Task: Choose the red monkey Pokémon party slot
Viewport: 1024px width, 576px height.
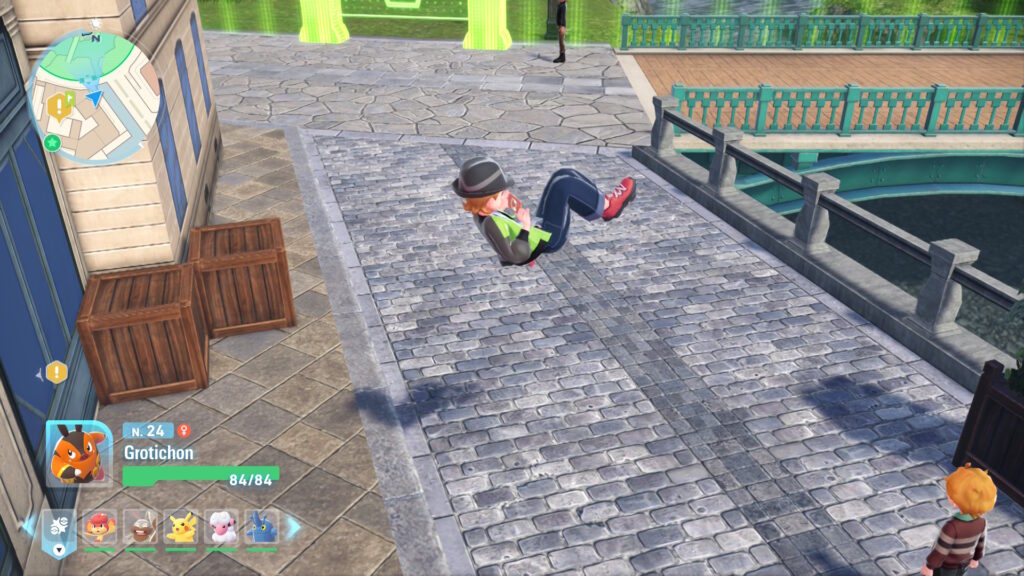Action: (x=99, y=526)
